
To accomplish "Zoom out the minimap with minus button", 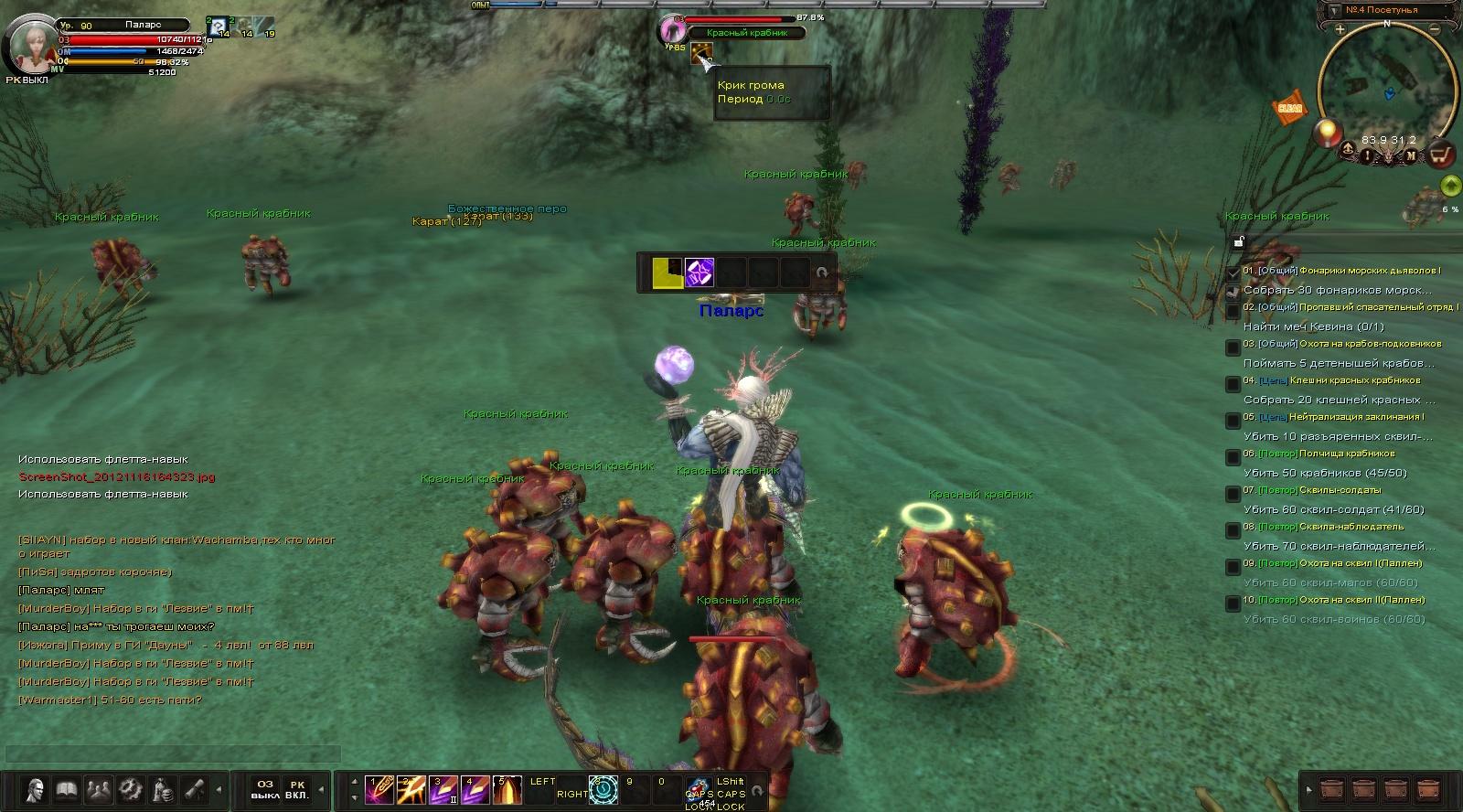I will 1435,30.
